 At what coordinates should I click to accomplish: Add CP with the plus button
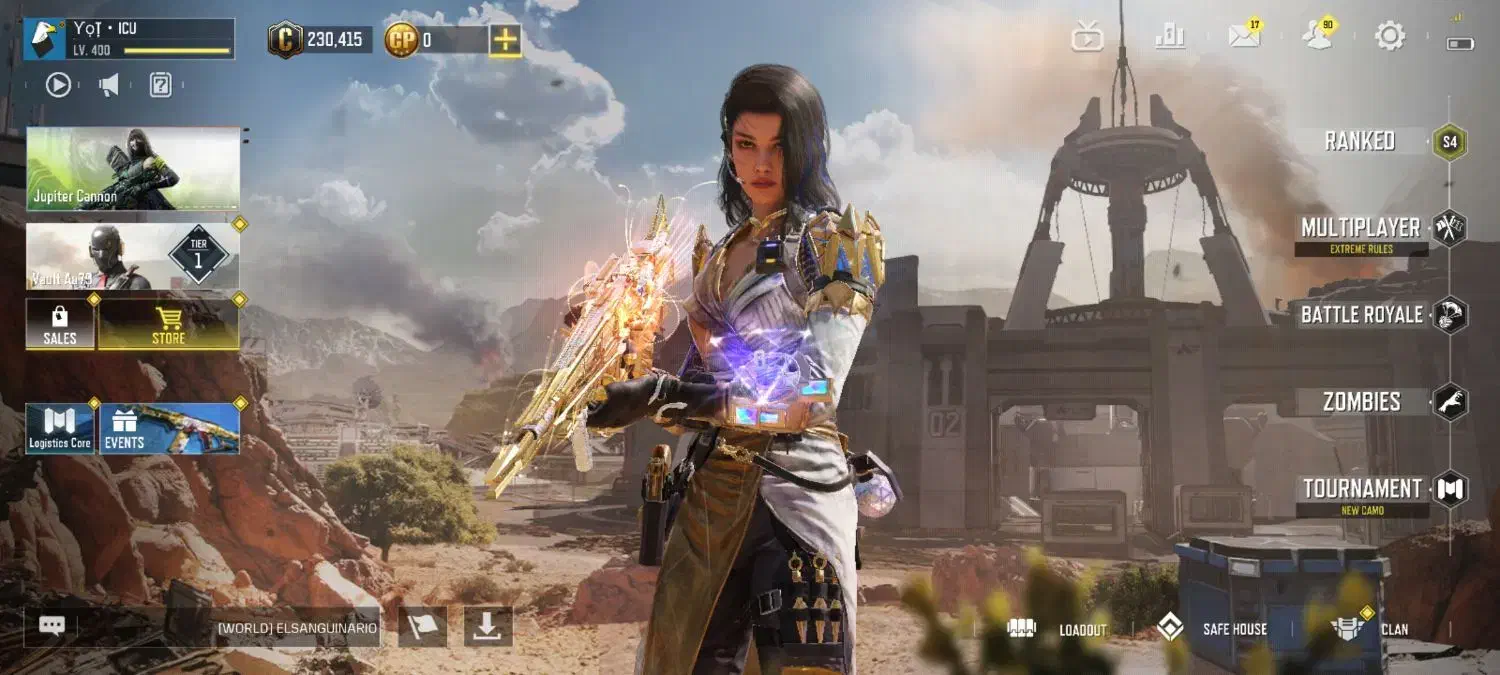point(505,40)
